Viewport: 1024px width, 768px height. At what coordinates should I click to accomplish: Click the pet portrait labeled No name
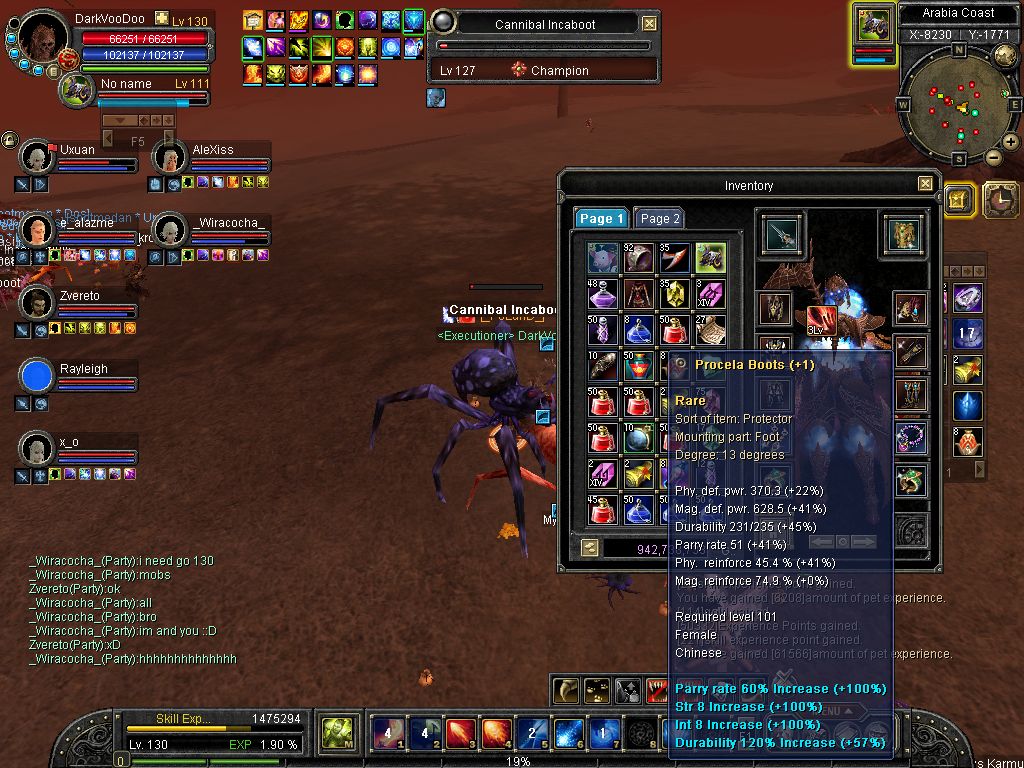[77, 90]
